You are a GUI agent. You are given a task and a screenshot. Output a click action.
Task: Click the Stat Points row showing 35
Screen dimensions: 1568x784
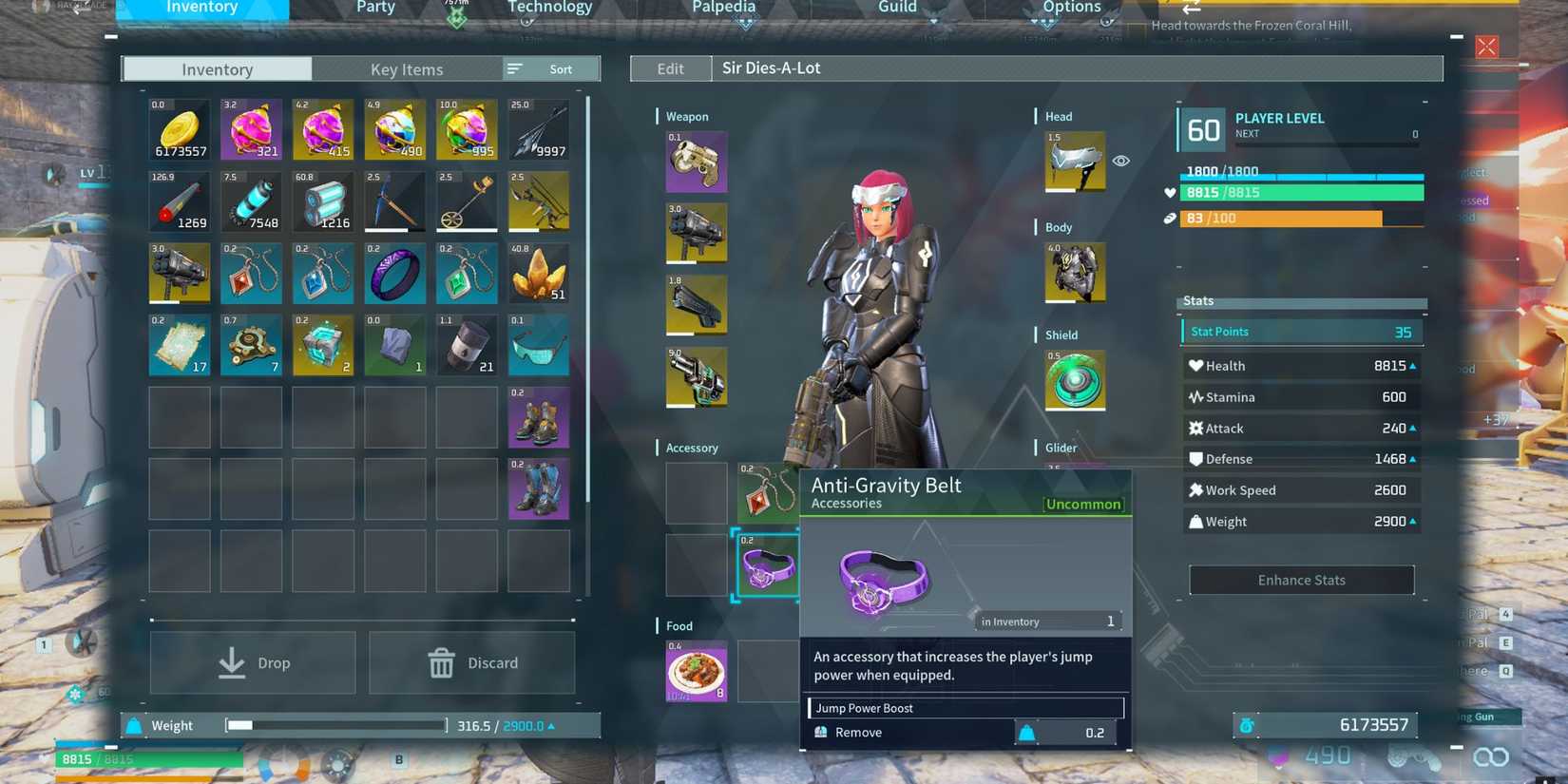[1301, 331]
